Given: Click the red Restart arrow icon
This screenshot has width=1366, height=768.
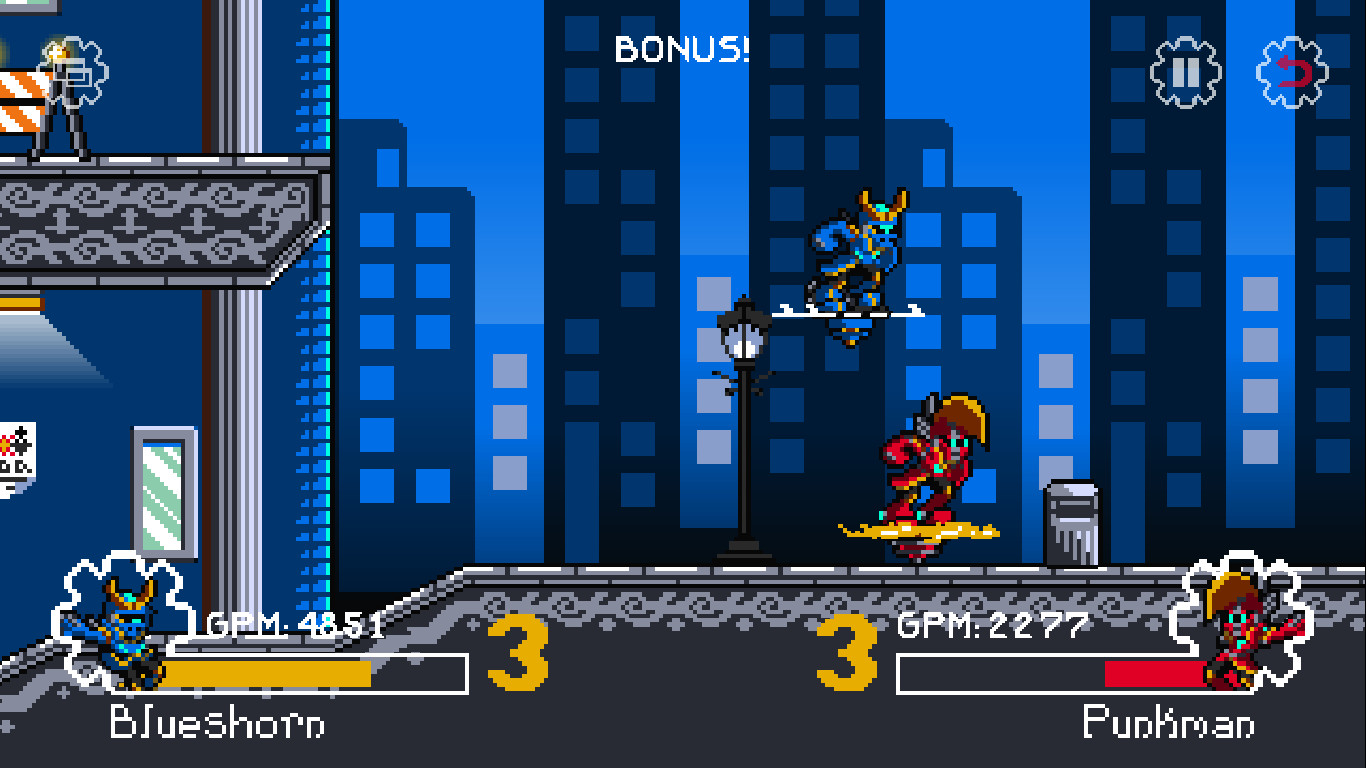Looking at the screenshot, I should coord(1292,73).
